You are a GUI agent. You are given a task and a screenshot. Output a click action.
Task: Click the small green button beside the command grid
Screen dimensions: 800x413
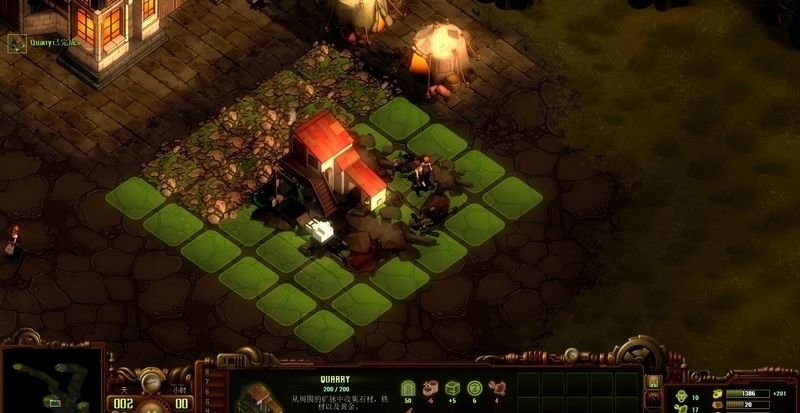coord(652,381)
